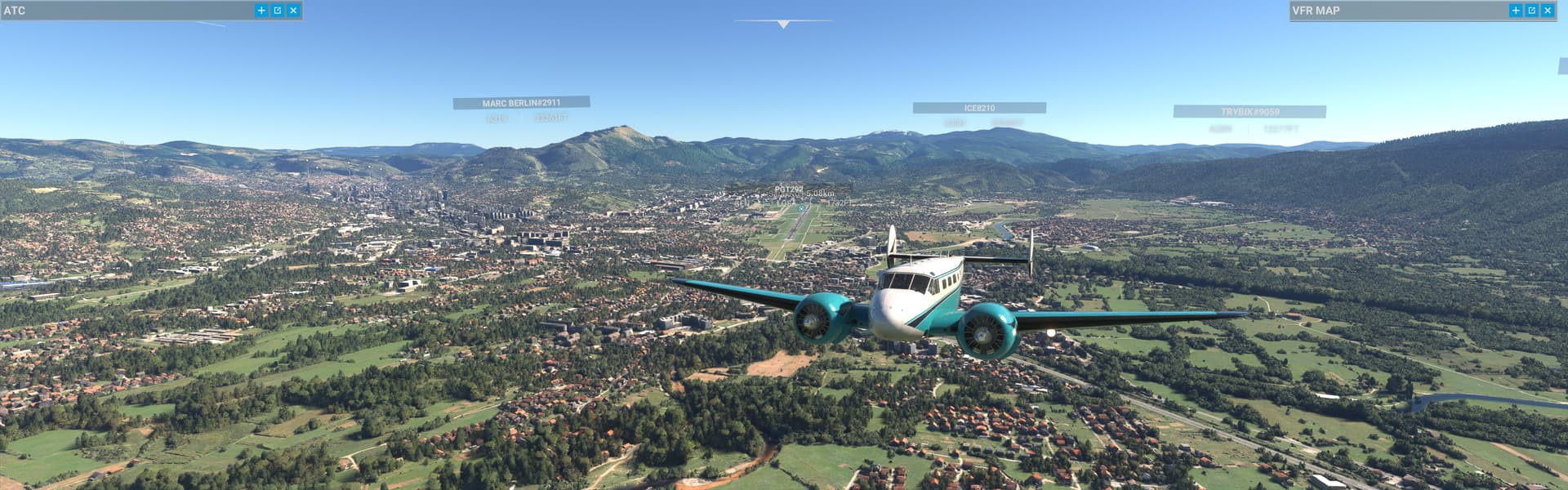Pop out the VFR MAP window
The width and height of the screenshot is (1568, 490).
[x=1532, y=11]
